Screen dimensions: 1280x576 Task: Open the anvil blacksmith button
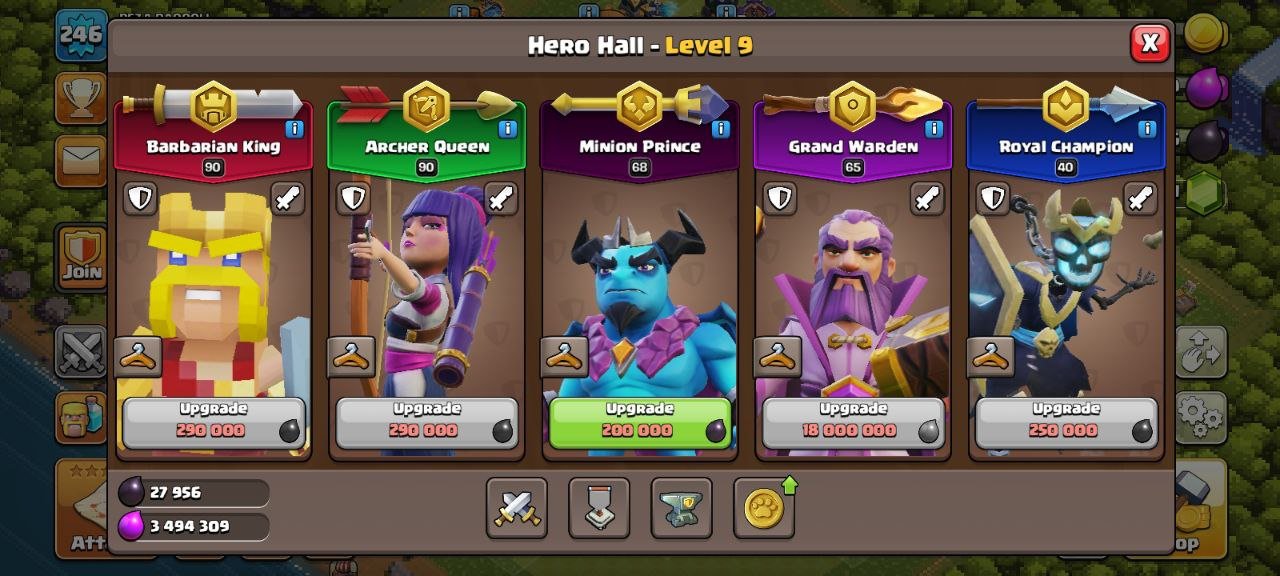click(682, 508)
